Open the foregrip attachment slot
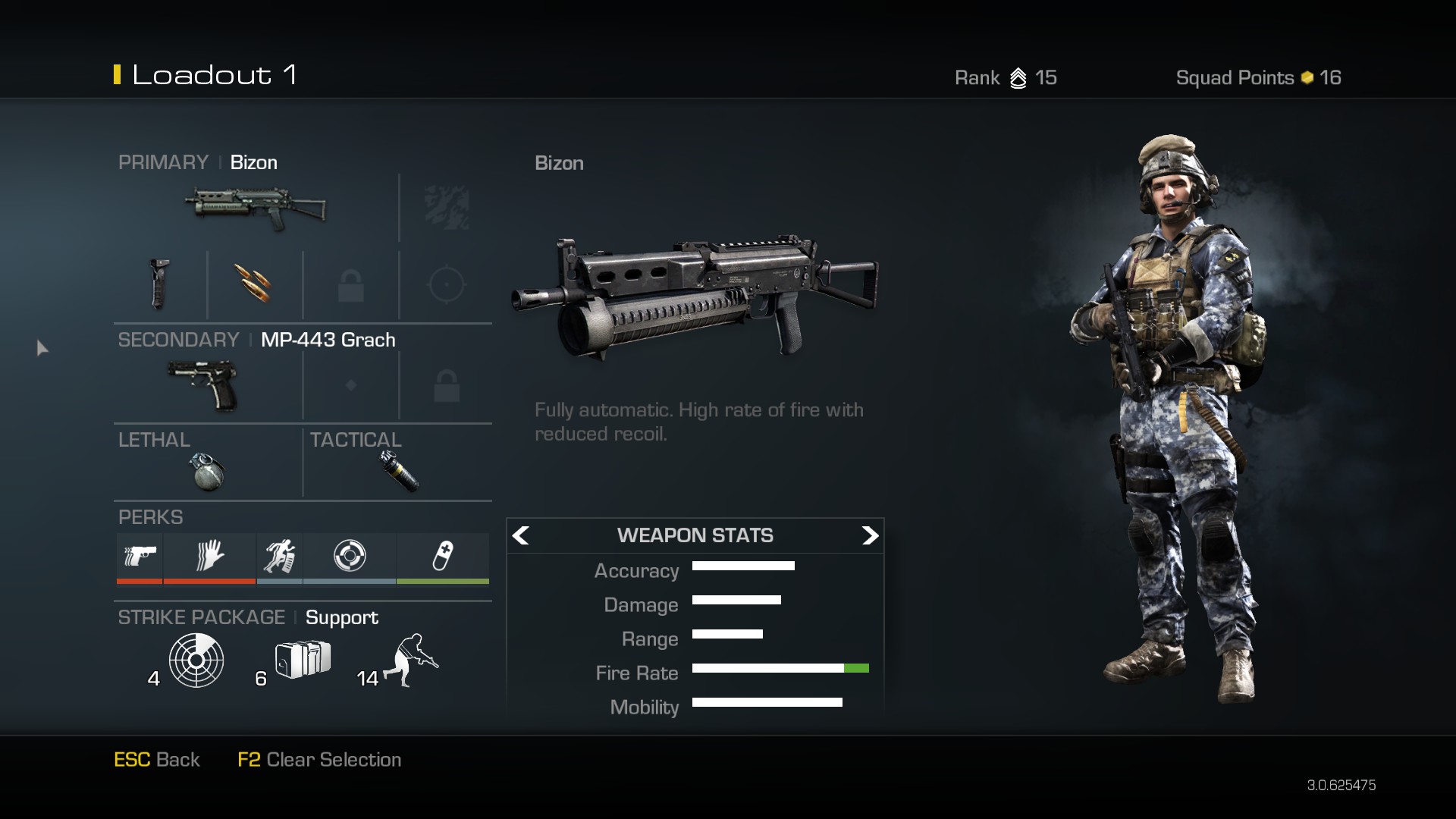 [x=159, y=284]
